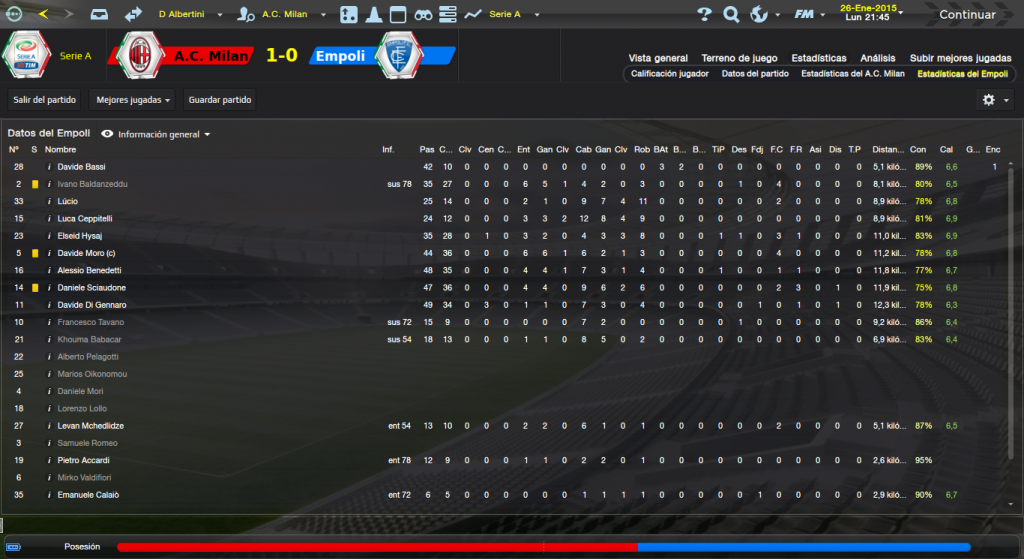The width and height of the screenshot is (1024, 559).
Task: Switch to Calificación jugador subtab
Action: 670,74
